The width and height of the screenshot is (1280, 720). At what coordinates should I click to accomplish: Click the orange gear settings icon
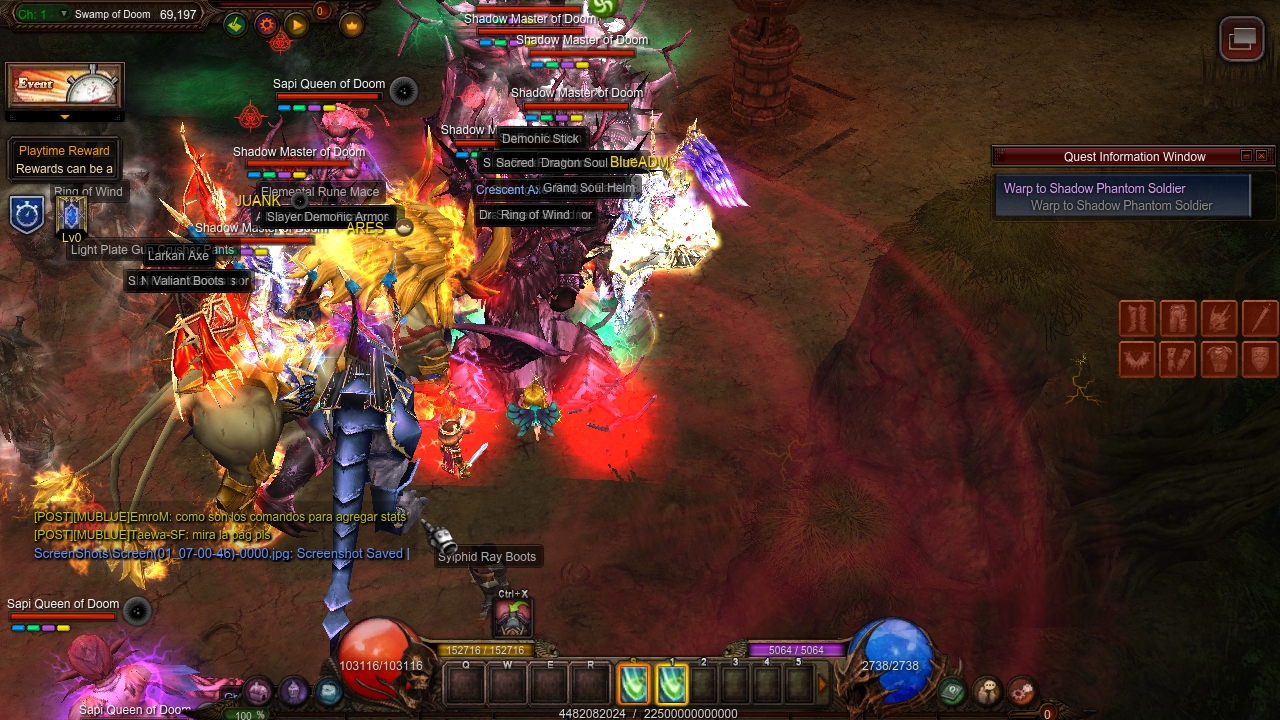266,25
